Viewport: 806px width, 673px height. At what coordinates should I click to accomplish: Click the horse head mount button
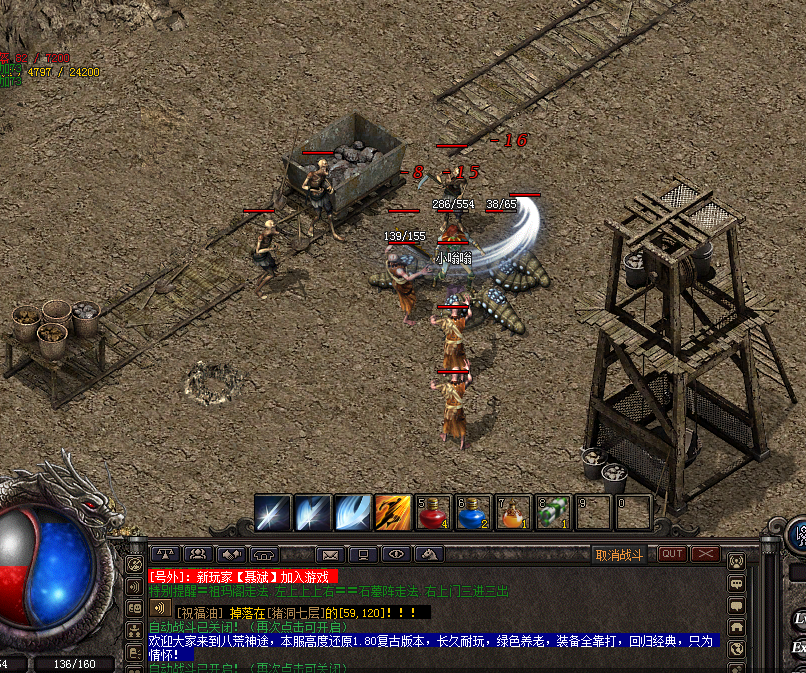[x=429, y=554]
